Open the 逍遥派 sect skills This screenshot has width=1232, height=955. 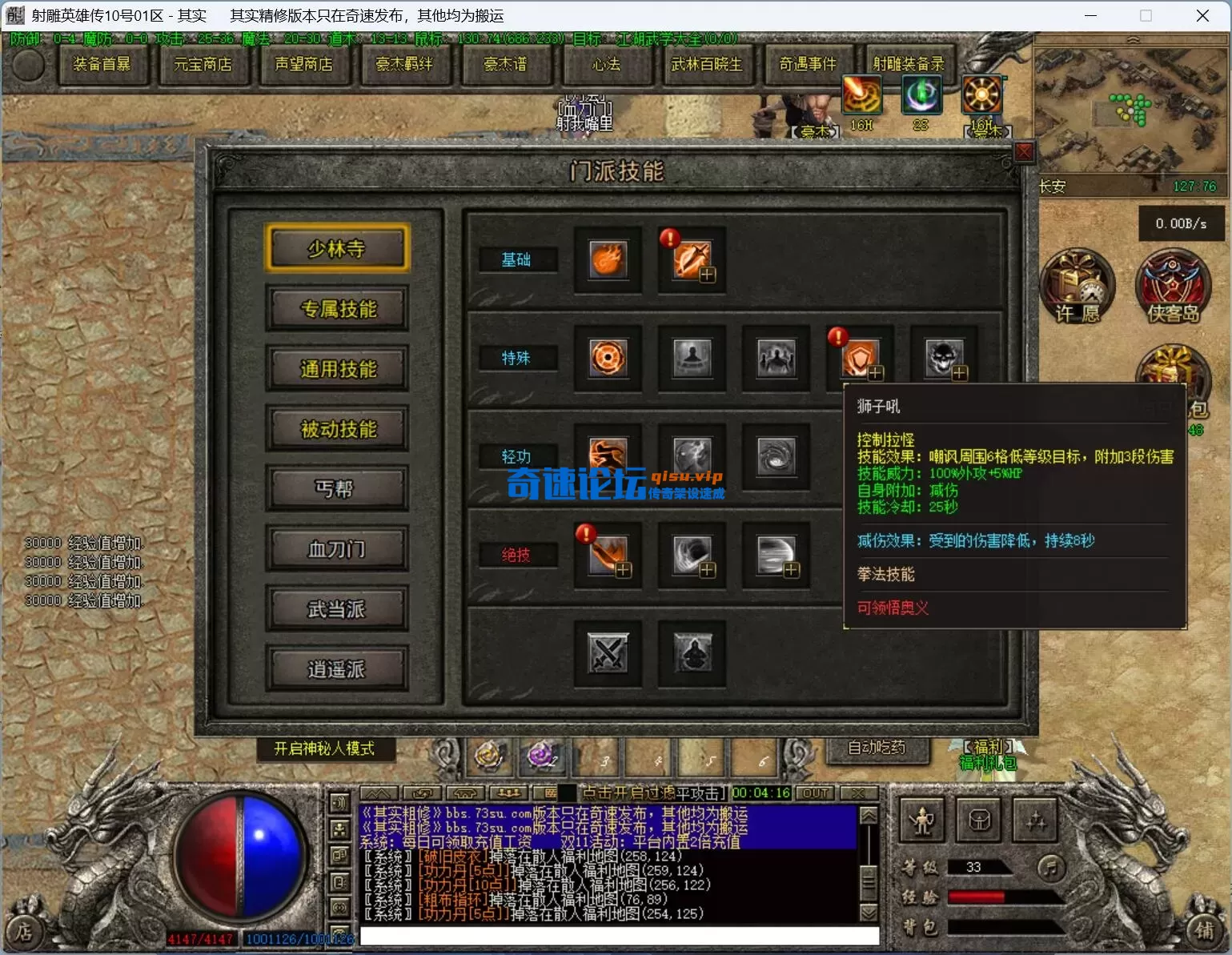tap(337, 669)
